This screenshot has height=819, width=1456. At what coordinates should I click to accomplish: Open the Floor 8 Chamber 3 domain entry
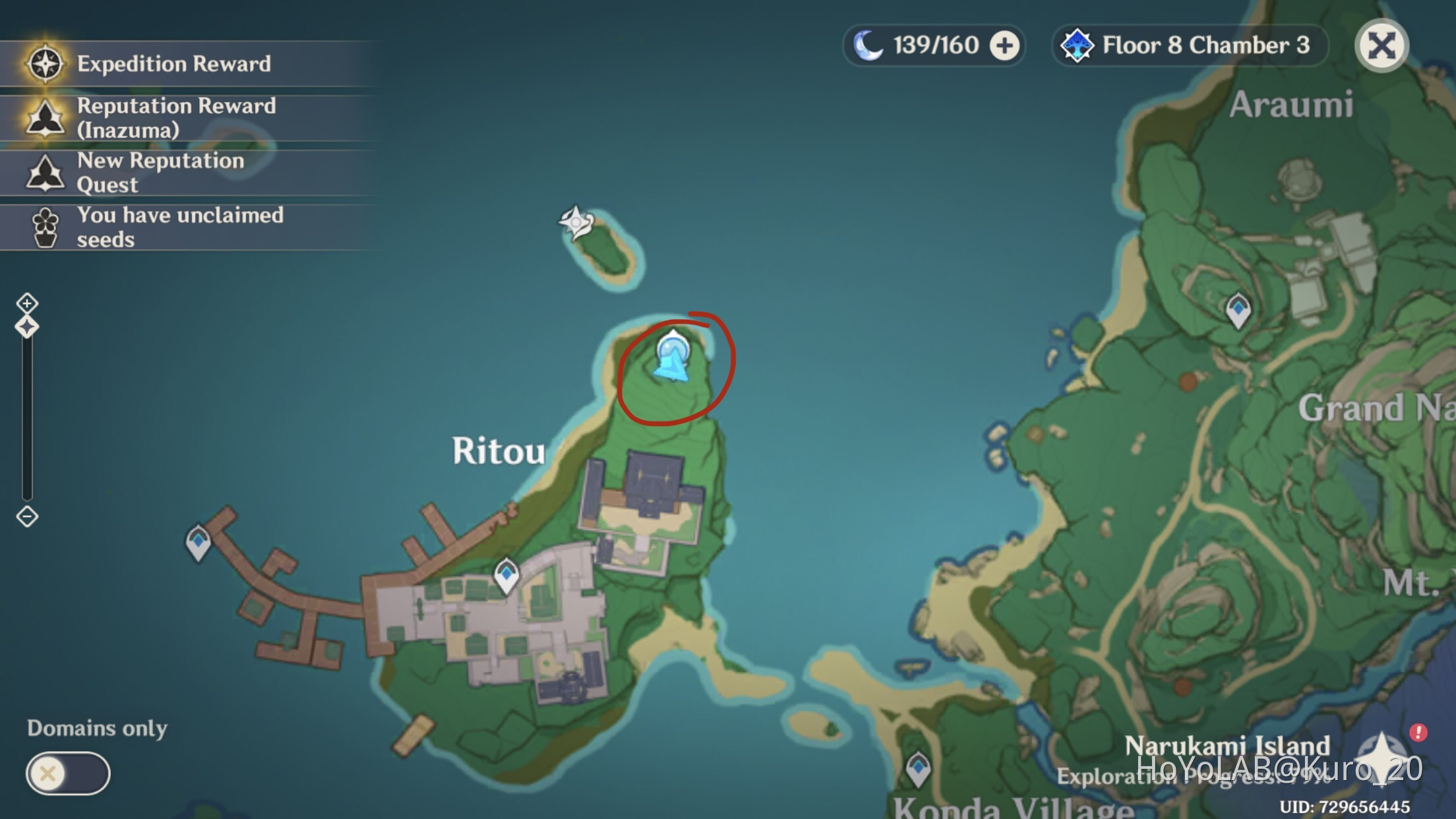(1187, 46)
